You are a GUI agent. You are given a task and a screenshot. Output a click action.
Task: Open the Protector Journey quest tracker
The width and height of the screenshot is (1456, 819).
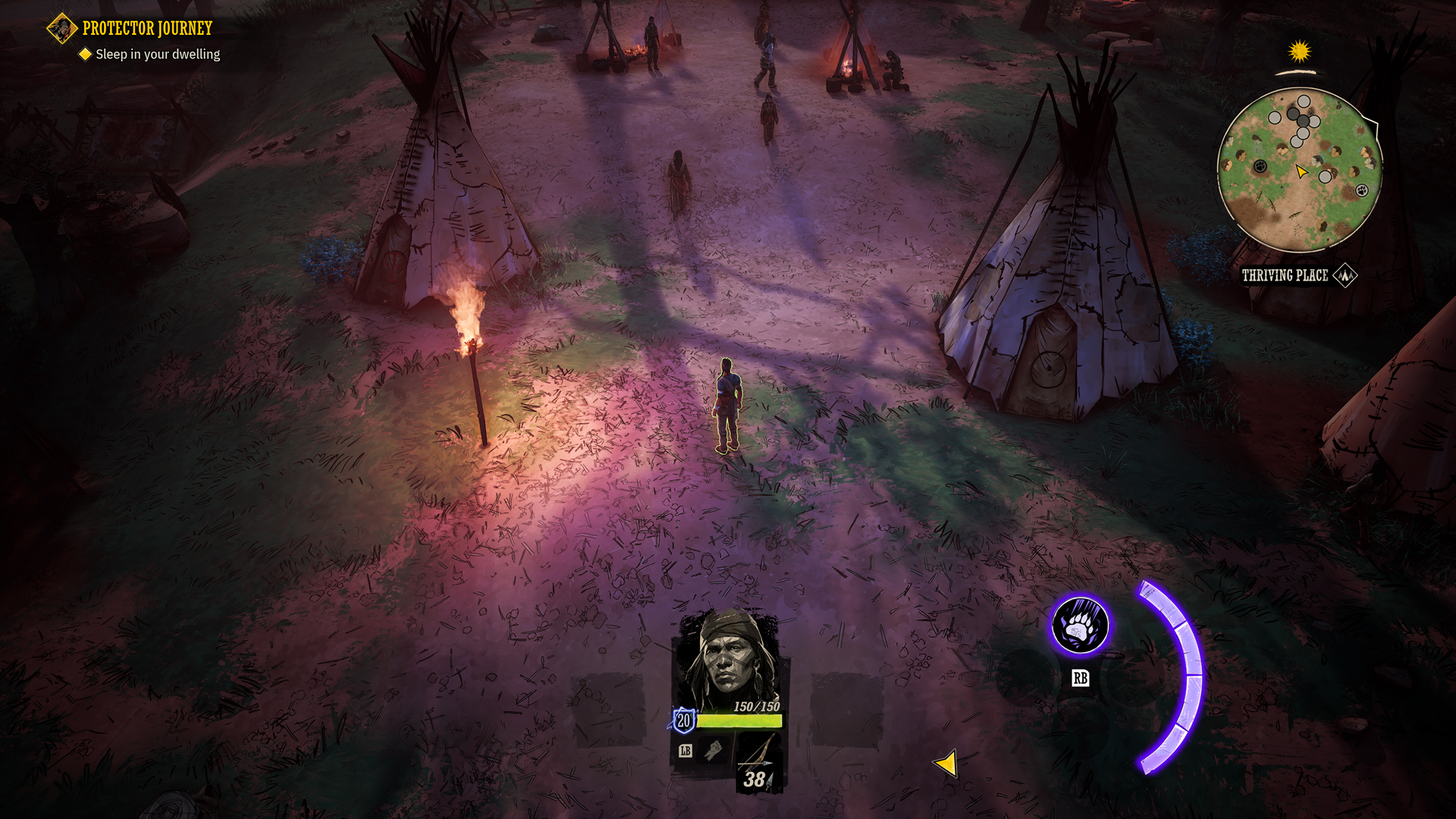coord(146,29)
